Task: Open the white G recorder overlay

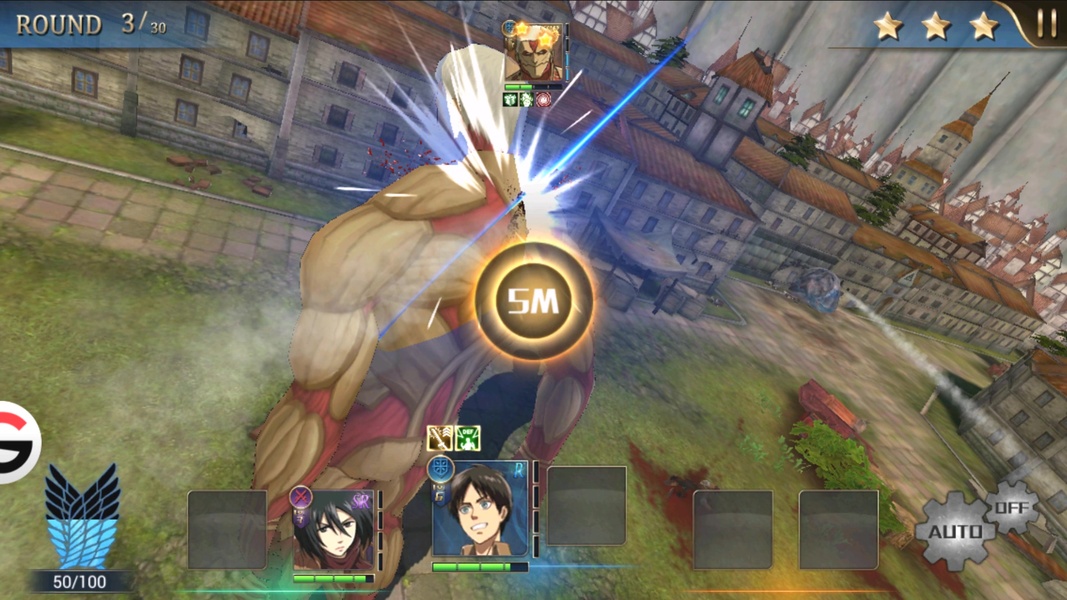Action: (x=17, y=442)
